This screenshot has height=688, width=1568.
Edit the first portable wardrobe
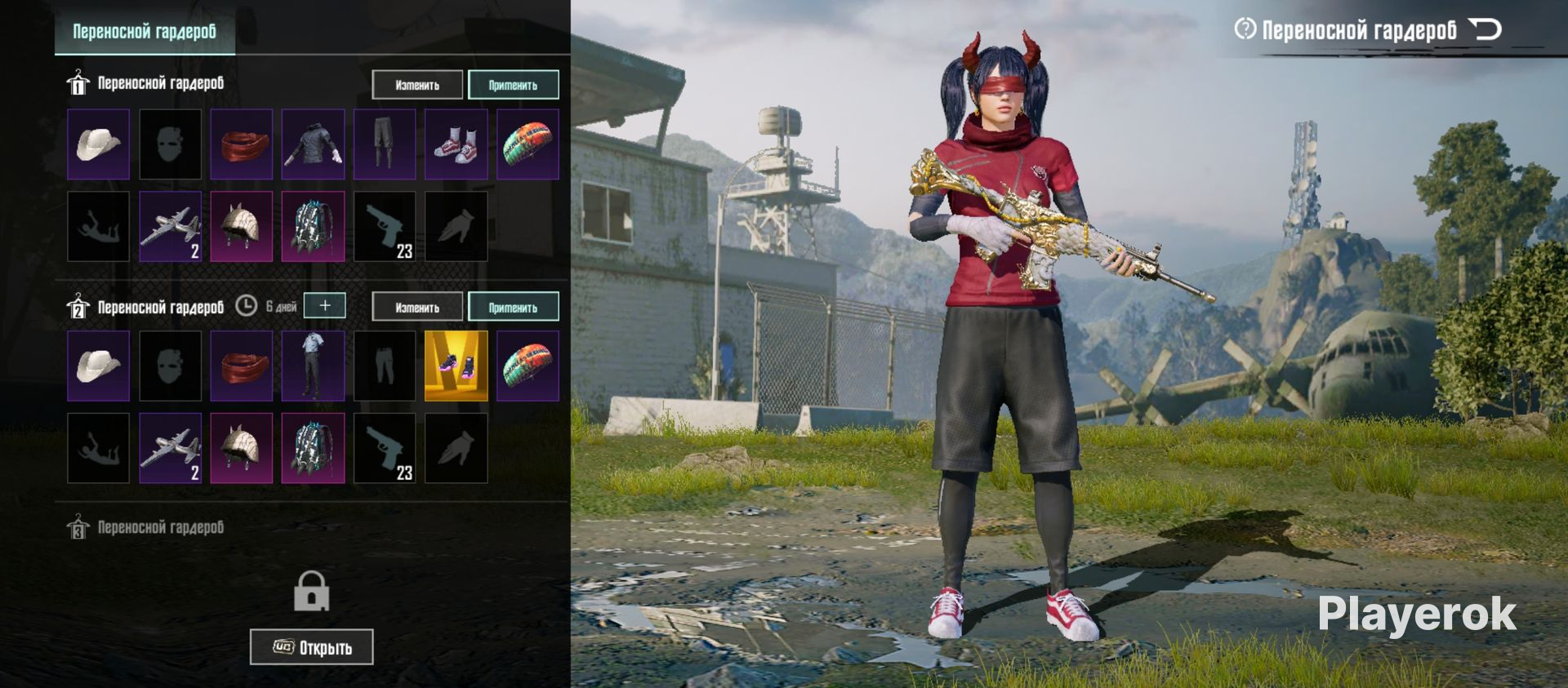pyautogui.click(x=417, y=85)
